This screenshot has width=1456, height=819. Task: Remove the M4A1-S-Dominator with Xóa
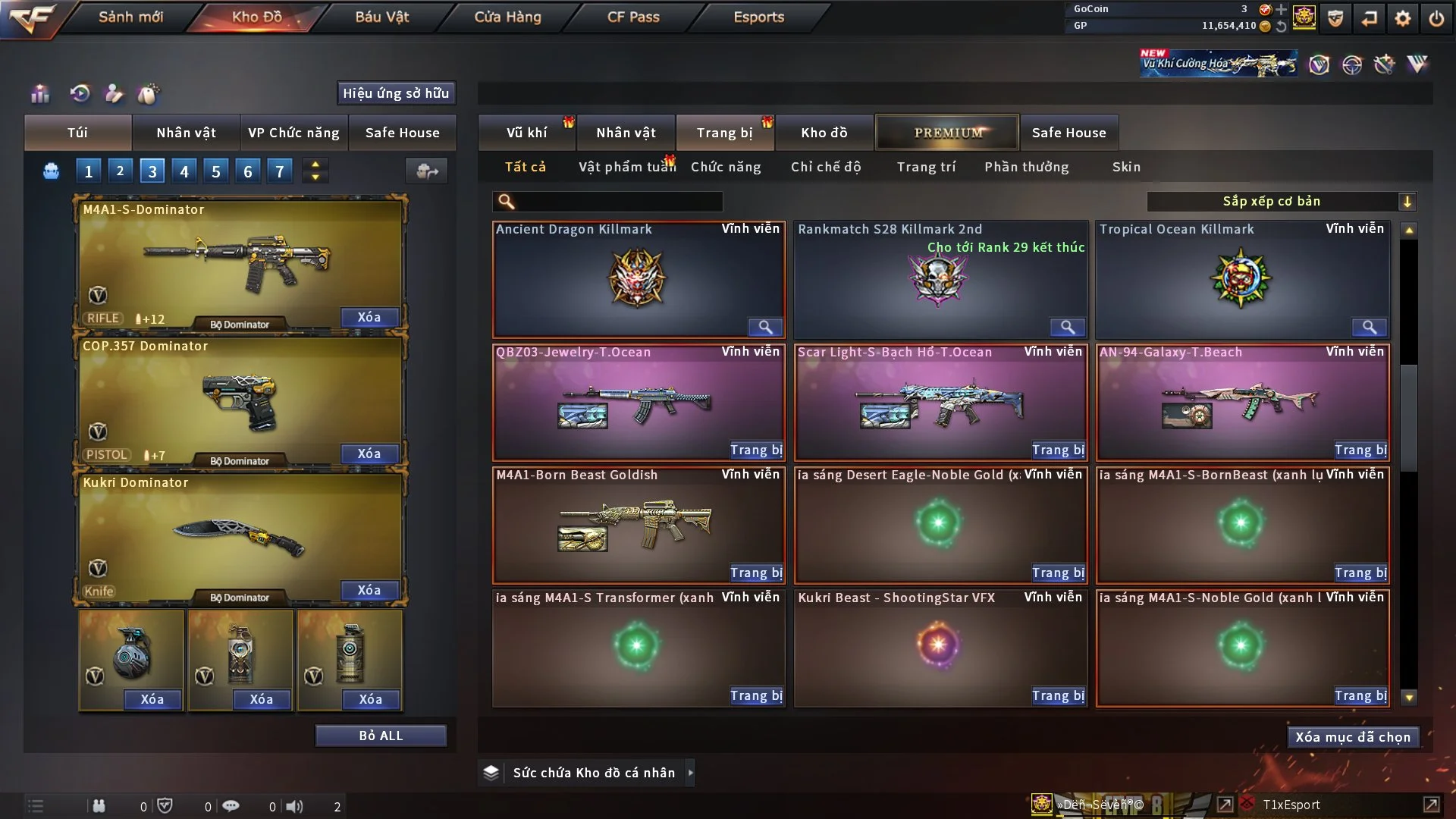369,317
